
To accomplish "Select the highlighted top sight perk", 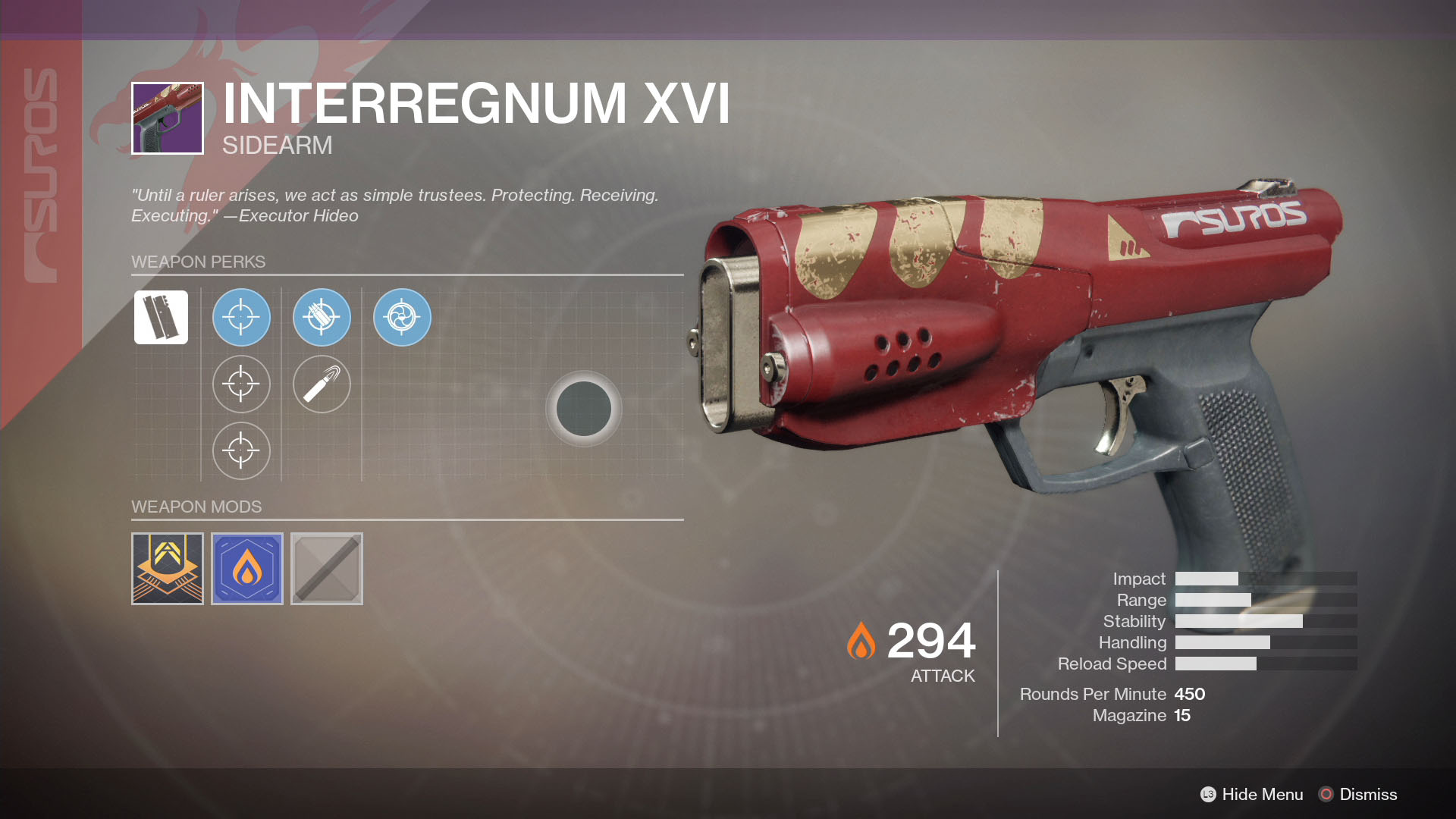I will pyautogui.click(x=241, y=318).
